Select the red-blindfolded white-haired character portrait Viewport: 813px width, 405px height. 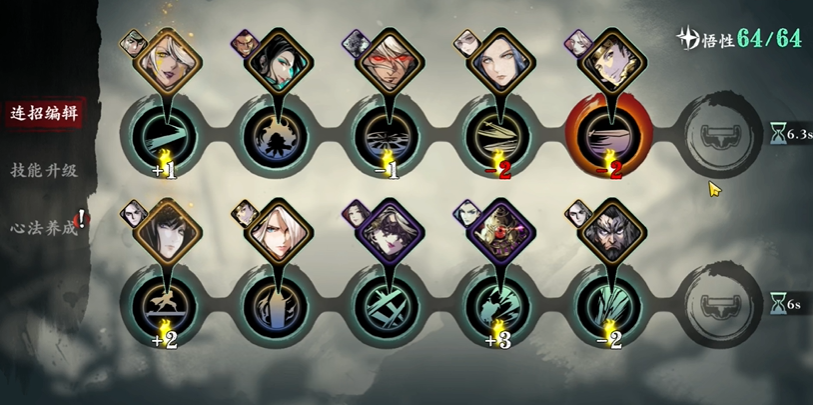click(385, 62)
